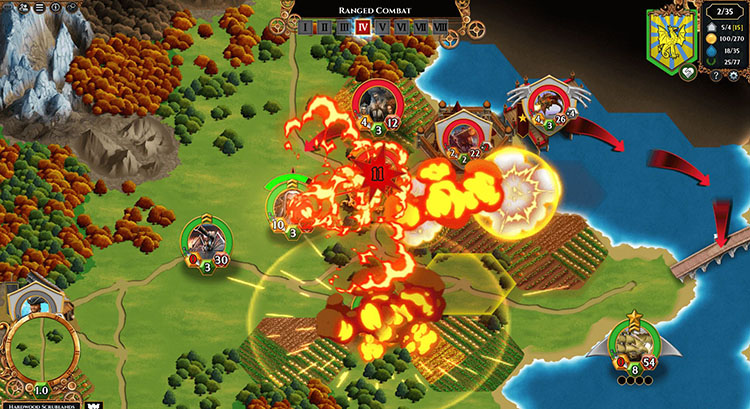This screenshot has width=750, height=409.
Task: Open the settings gear
Action: (732, 76)
